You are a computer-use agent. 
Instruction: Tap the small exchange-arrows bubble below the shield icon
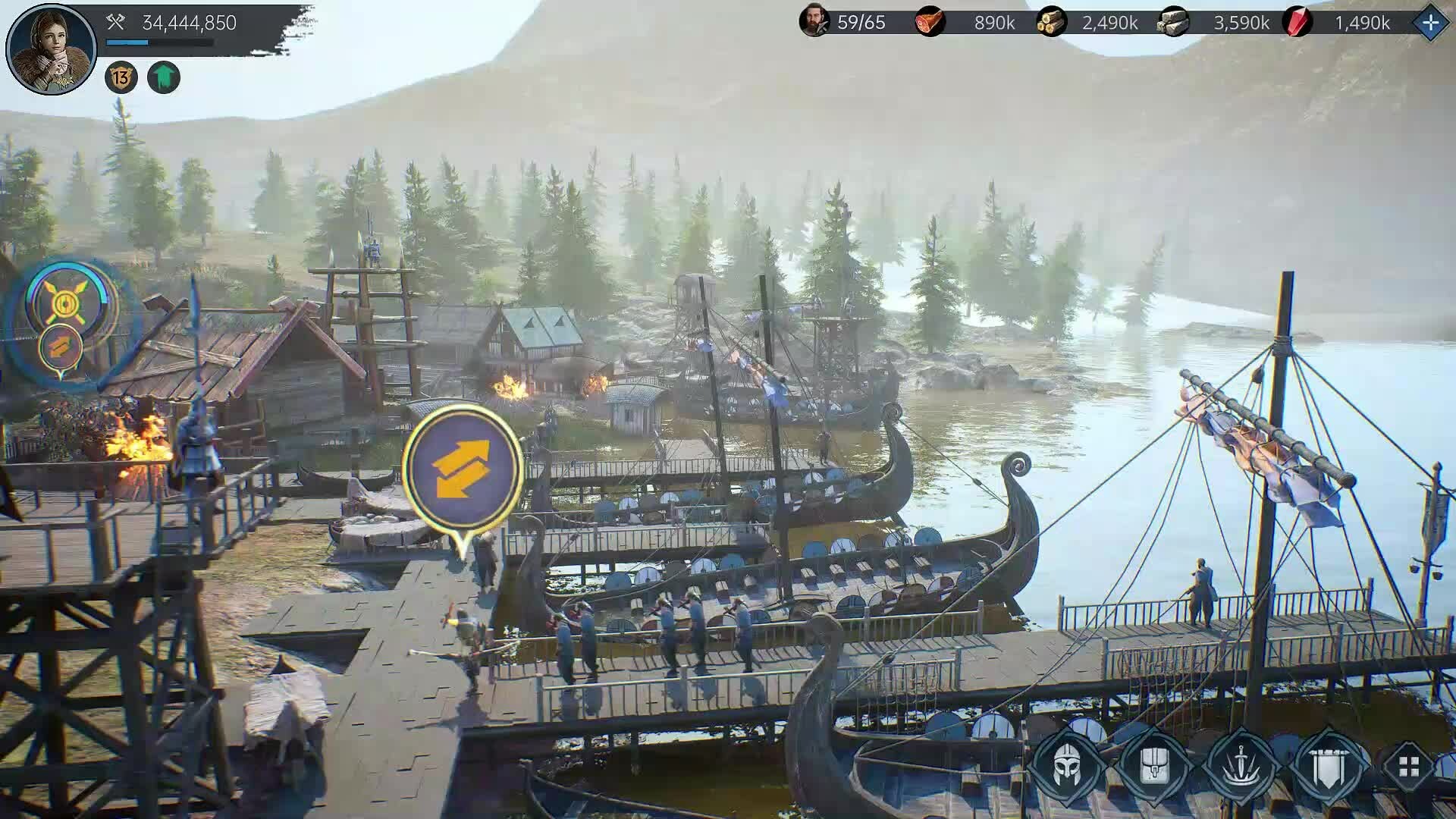[61, 347]
